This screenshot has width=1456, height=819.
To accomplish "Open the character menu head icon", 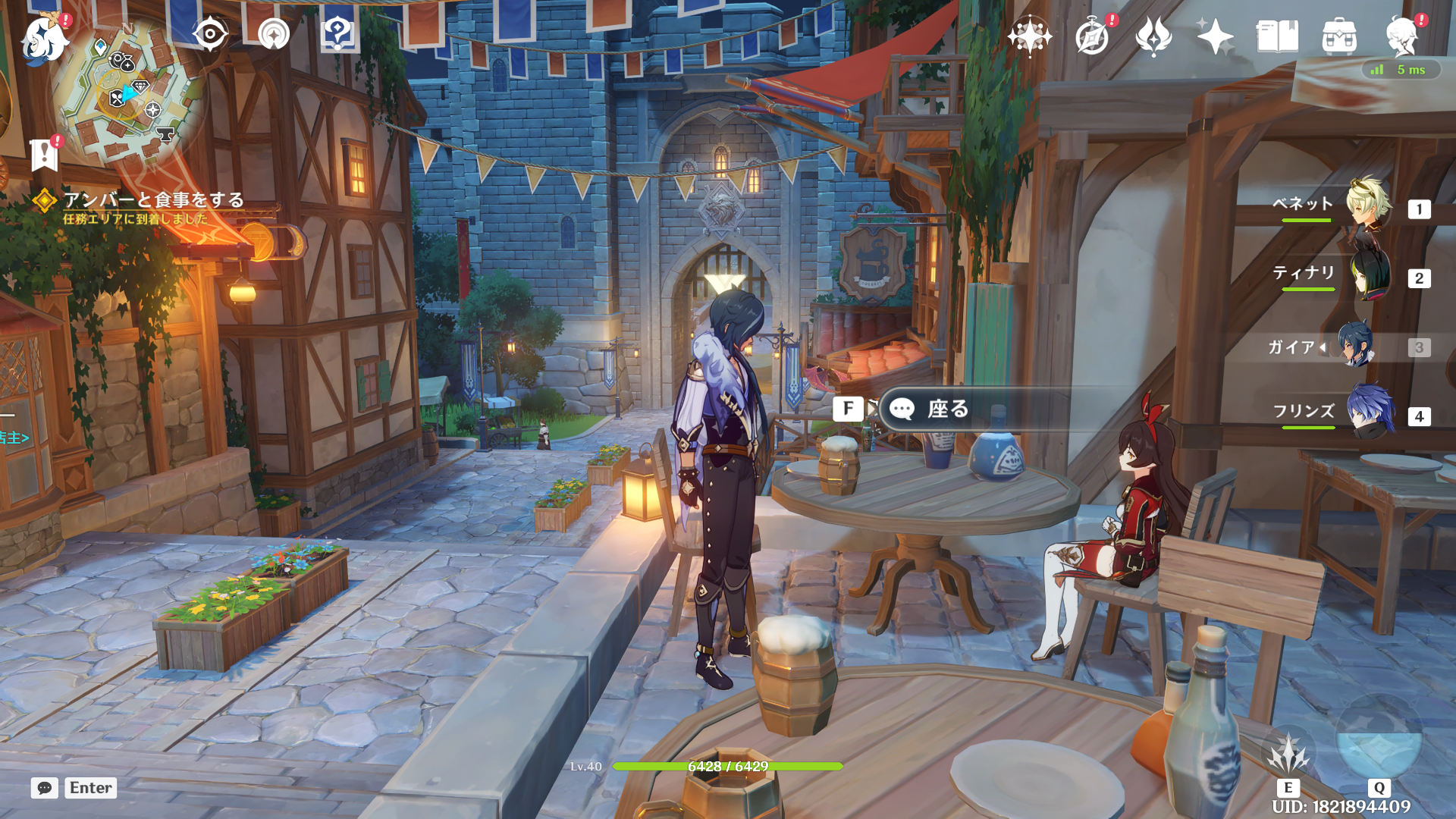I will coord(1401,36).
